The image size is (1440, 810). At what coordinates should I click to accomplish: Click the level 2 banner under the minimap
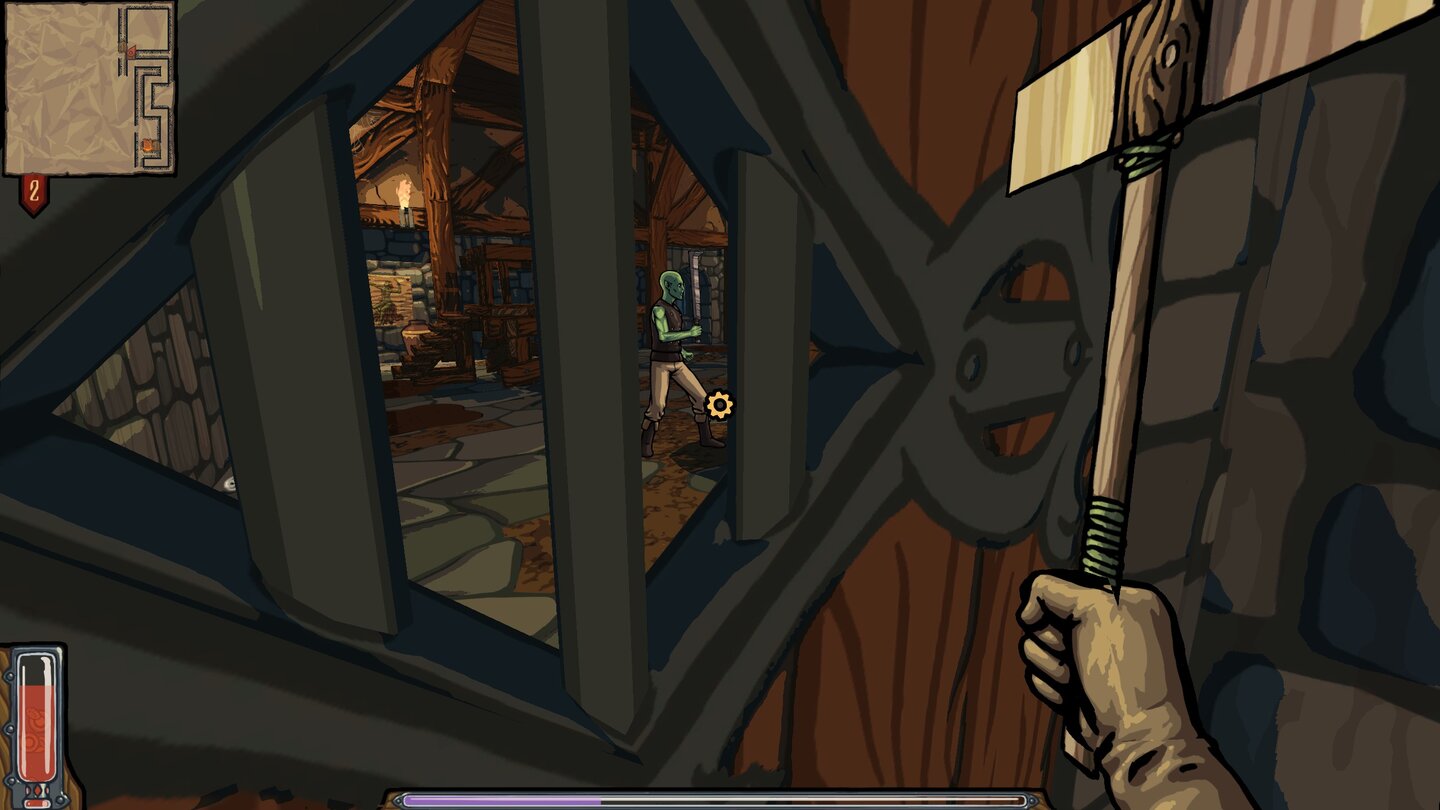click(x=33, y=190)
